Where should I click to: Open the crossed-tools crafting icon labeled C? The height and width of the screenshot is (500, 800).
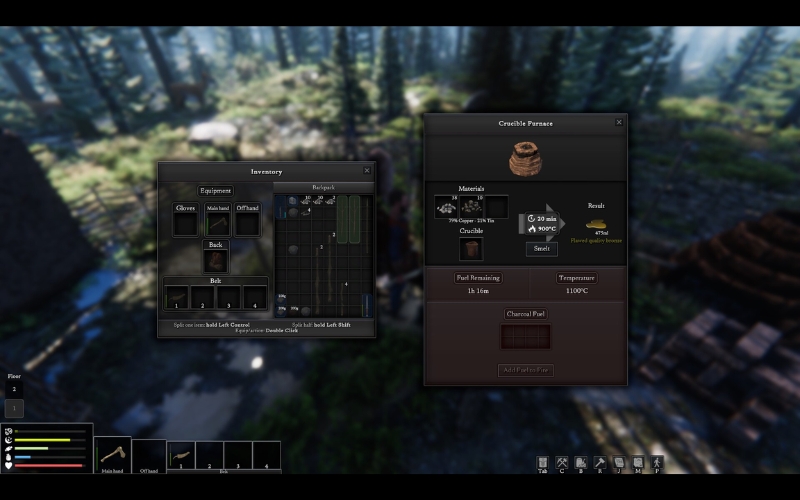tap(562, 462)
